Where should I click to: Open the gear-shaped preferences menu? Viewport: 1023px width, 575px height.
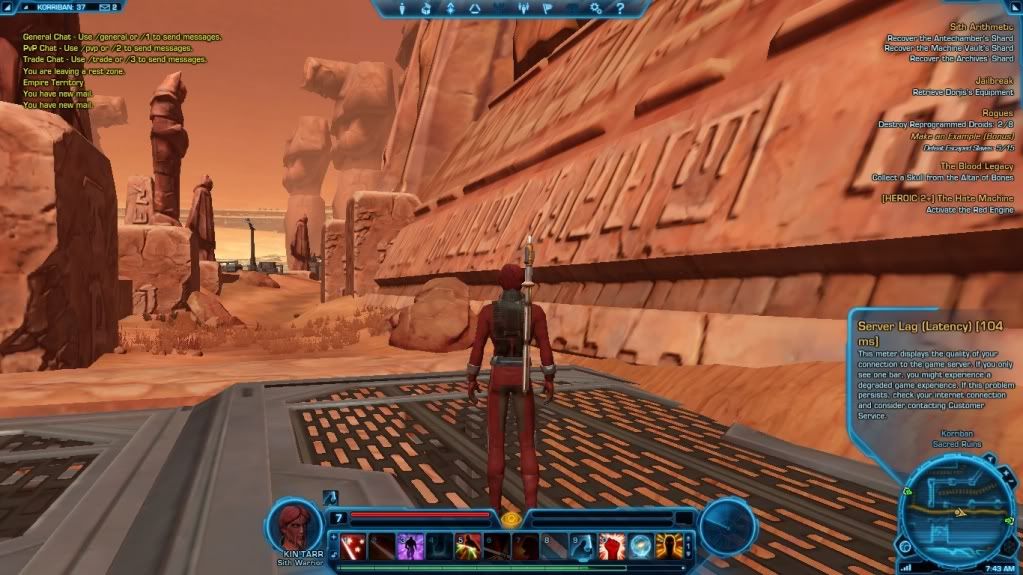pyautogui.click(x=595, y=9)
